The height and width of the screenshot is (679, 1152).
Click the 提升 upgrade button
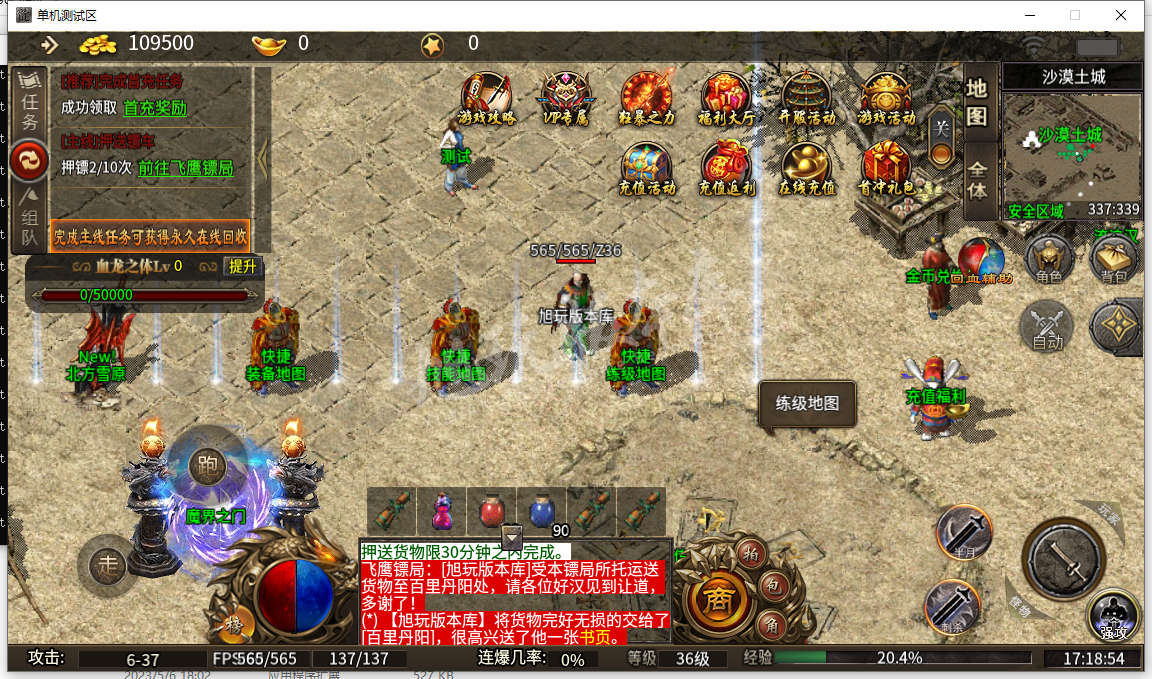click(242, 266)
